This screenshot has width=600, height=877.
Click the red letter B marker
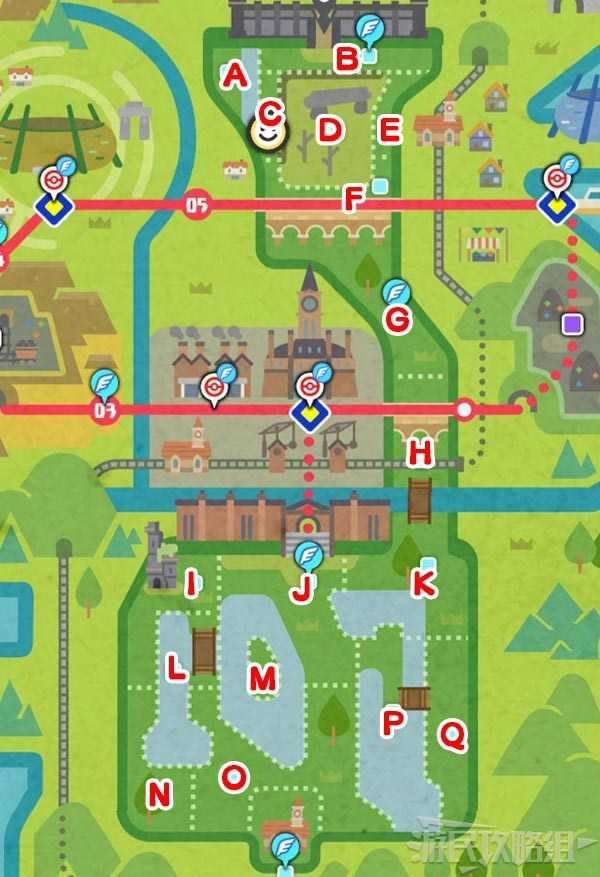coord(346,60)
